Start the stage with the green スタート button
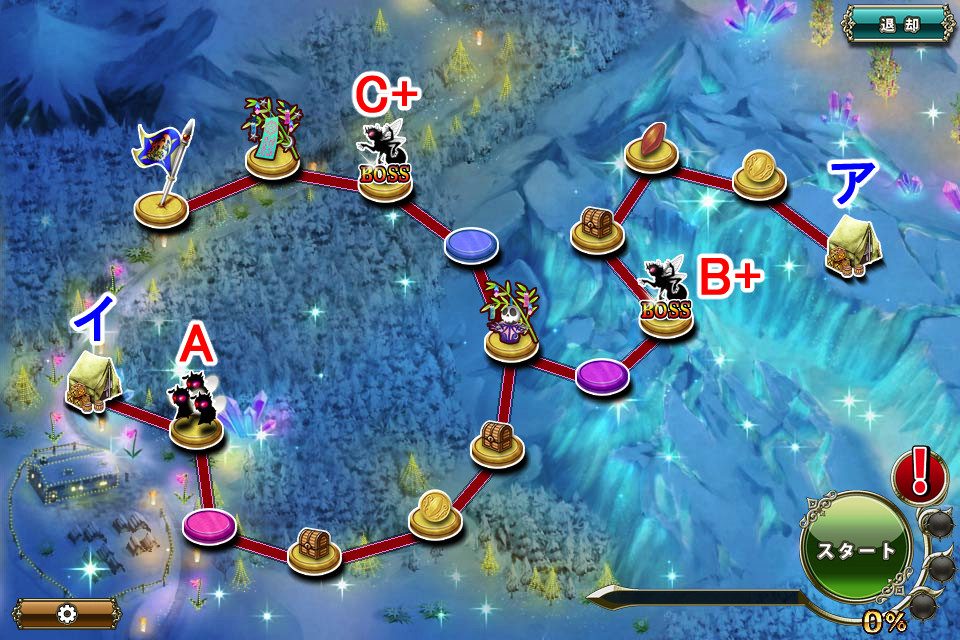The image size is (960, 640). click(x=857, y=549)
